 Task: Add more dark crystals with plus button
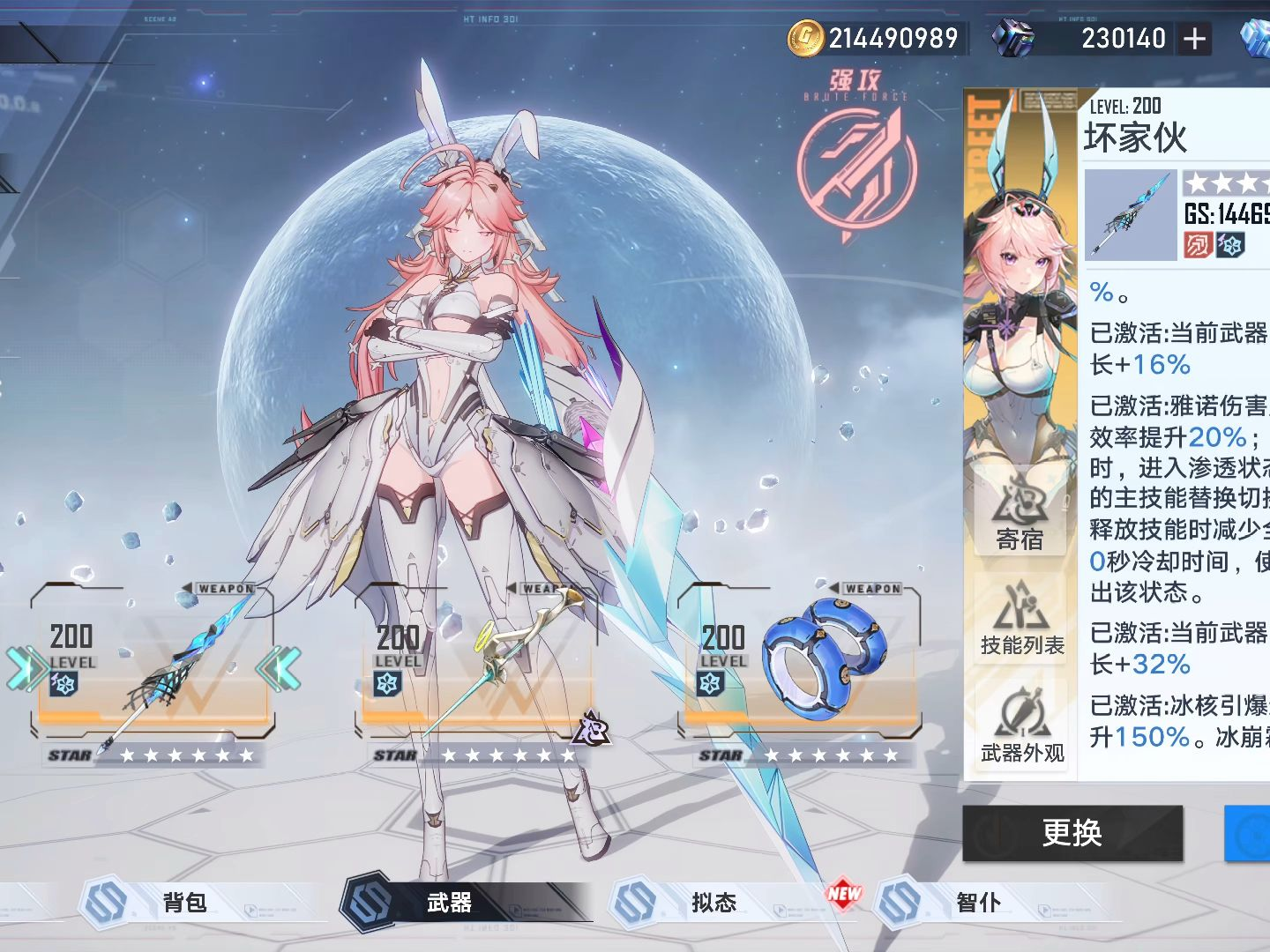1194,39
